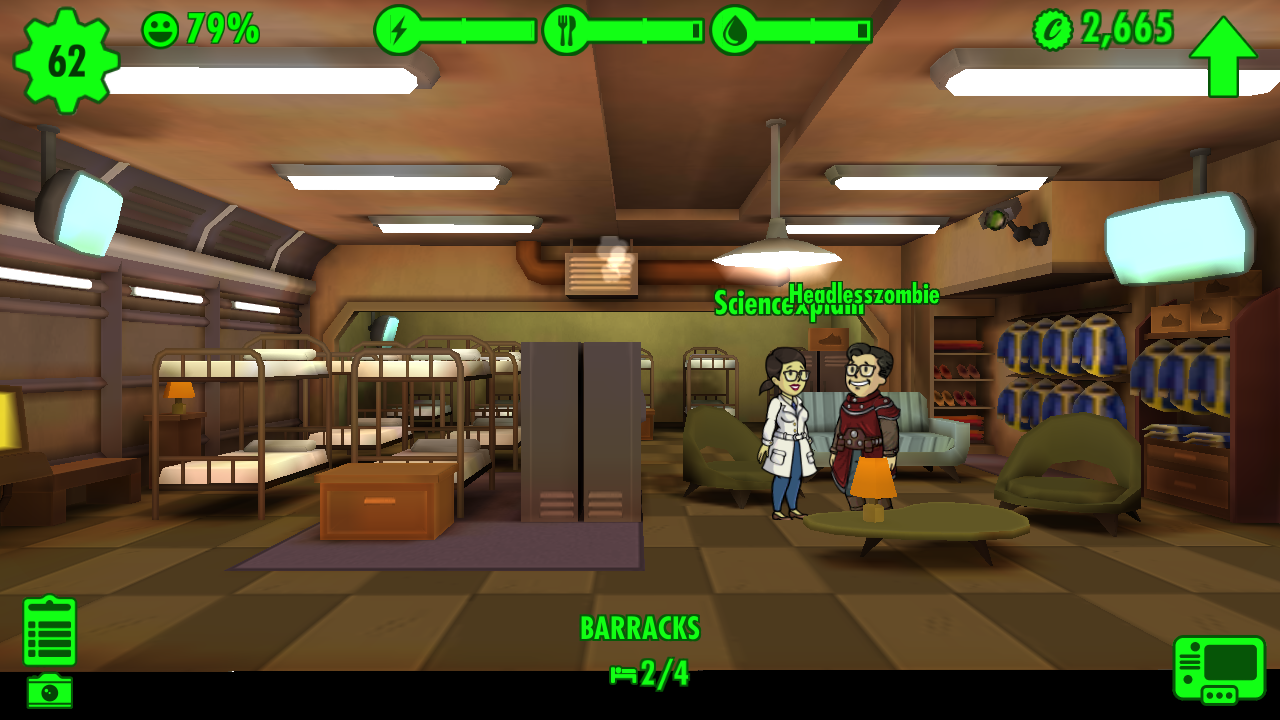Open the Pip-Boy menu
This screenshot has width=1280, height=720.
click(1219, 669)
